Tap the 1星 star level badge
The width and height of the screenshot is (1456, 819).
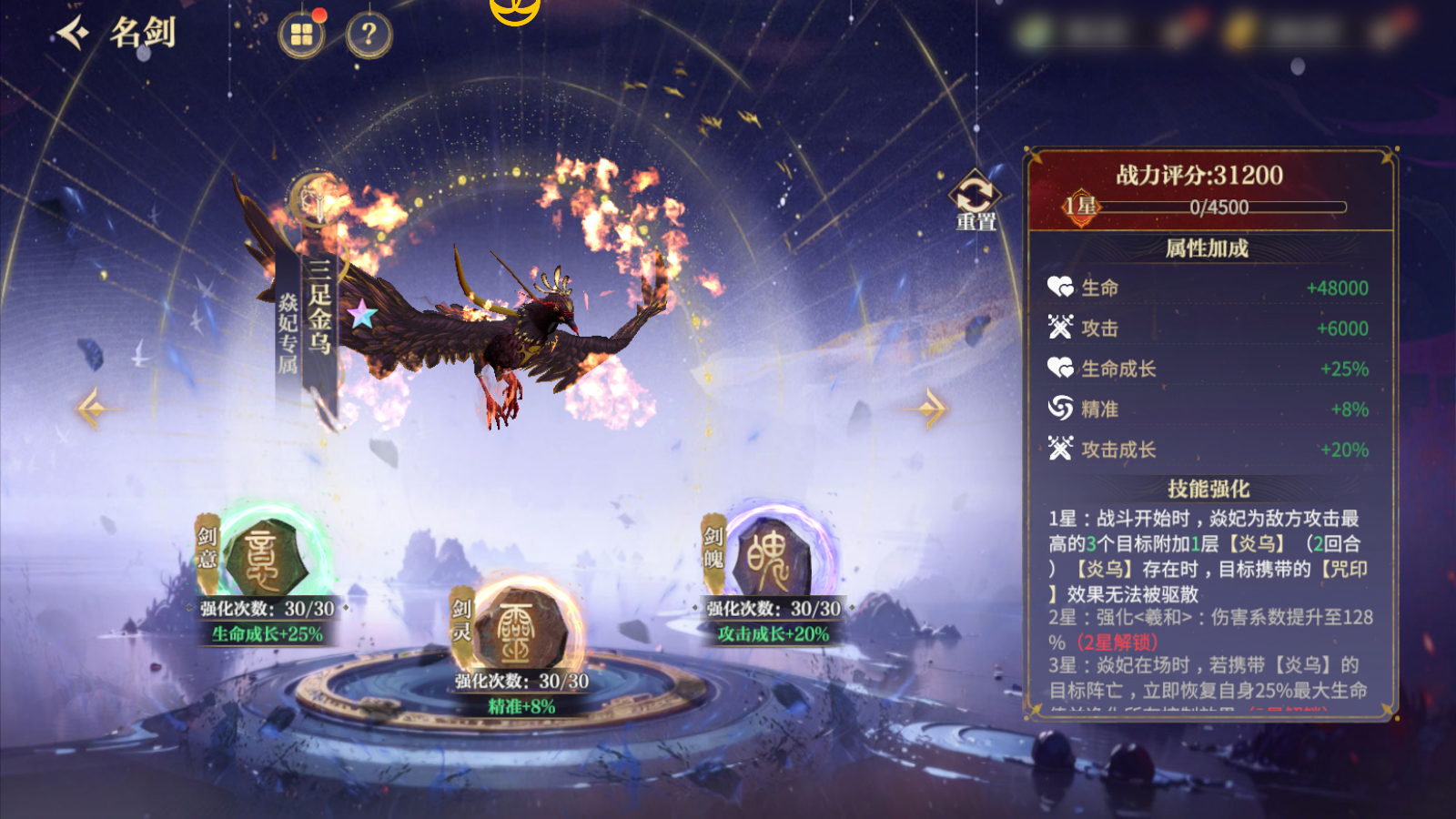coord(1081,206)
